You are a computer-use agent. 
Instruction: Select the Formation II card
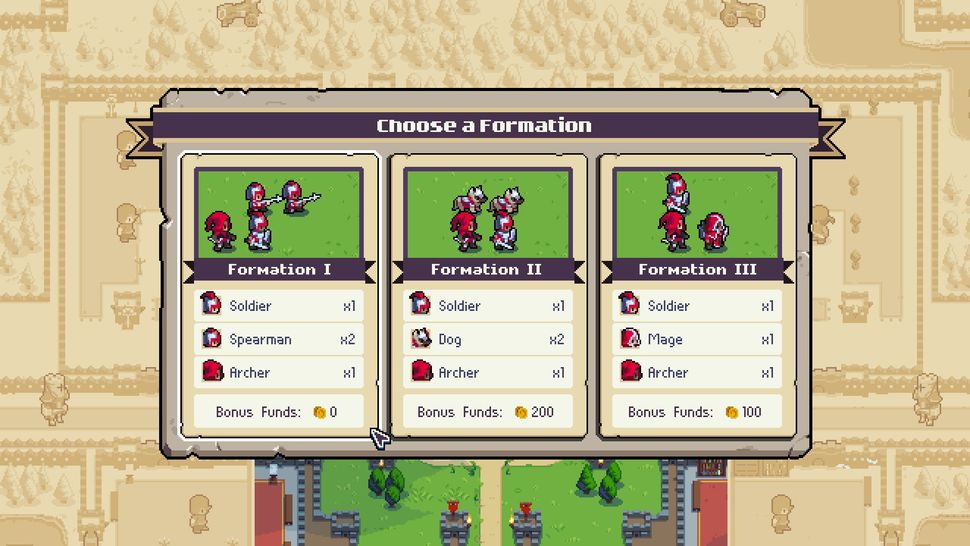pos(488,295)
